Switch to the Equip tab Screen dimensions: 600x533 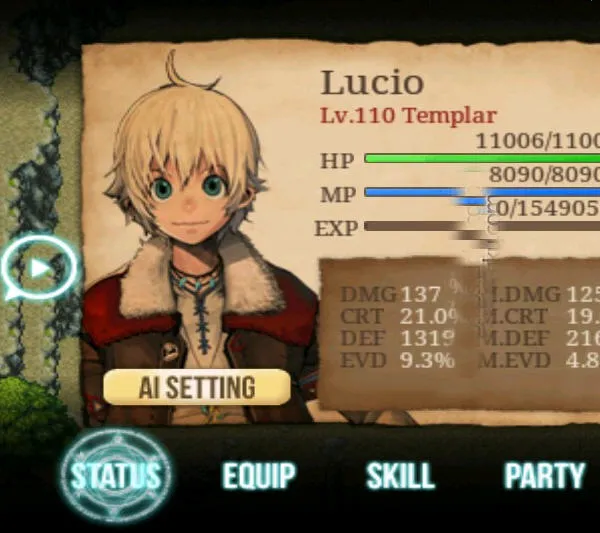[x=259, y=476]
